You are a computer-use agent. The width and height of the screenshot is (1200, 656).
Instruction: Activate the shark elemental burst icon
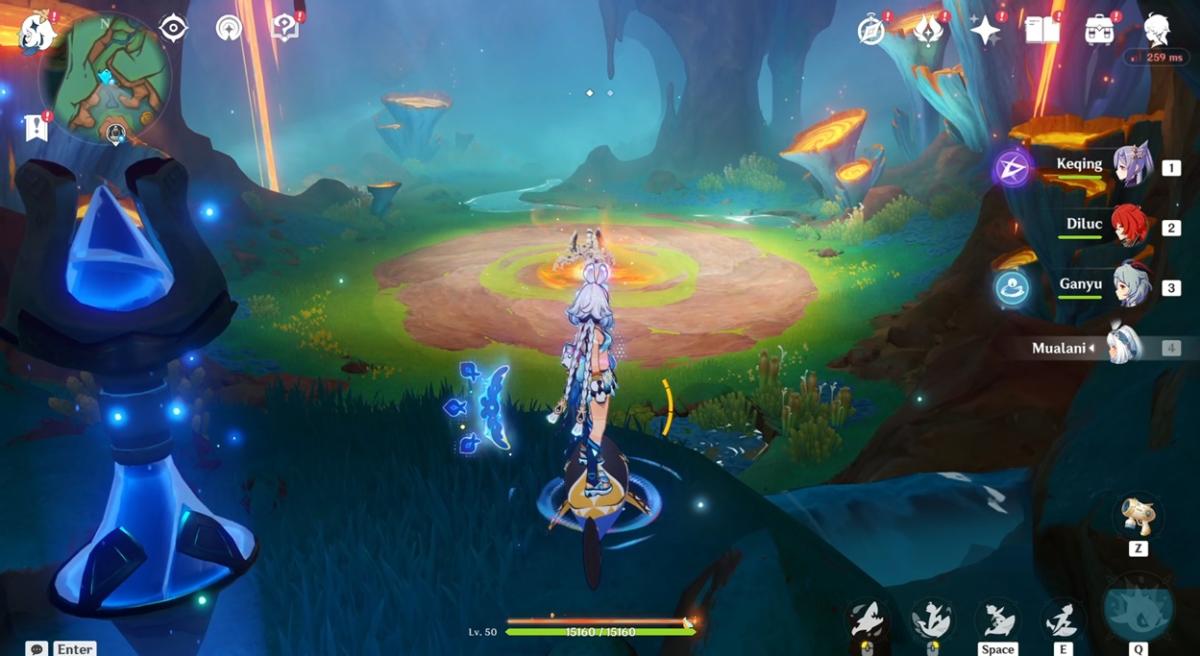(1138, 610)
